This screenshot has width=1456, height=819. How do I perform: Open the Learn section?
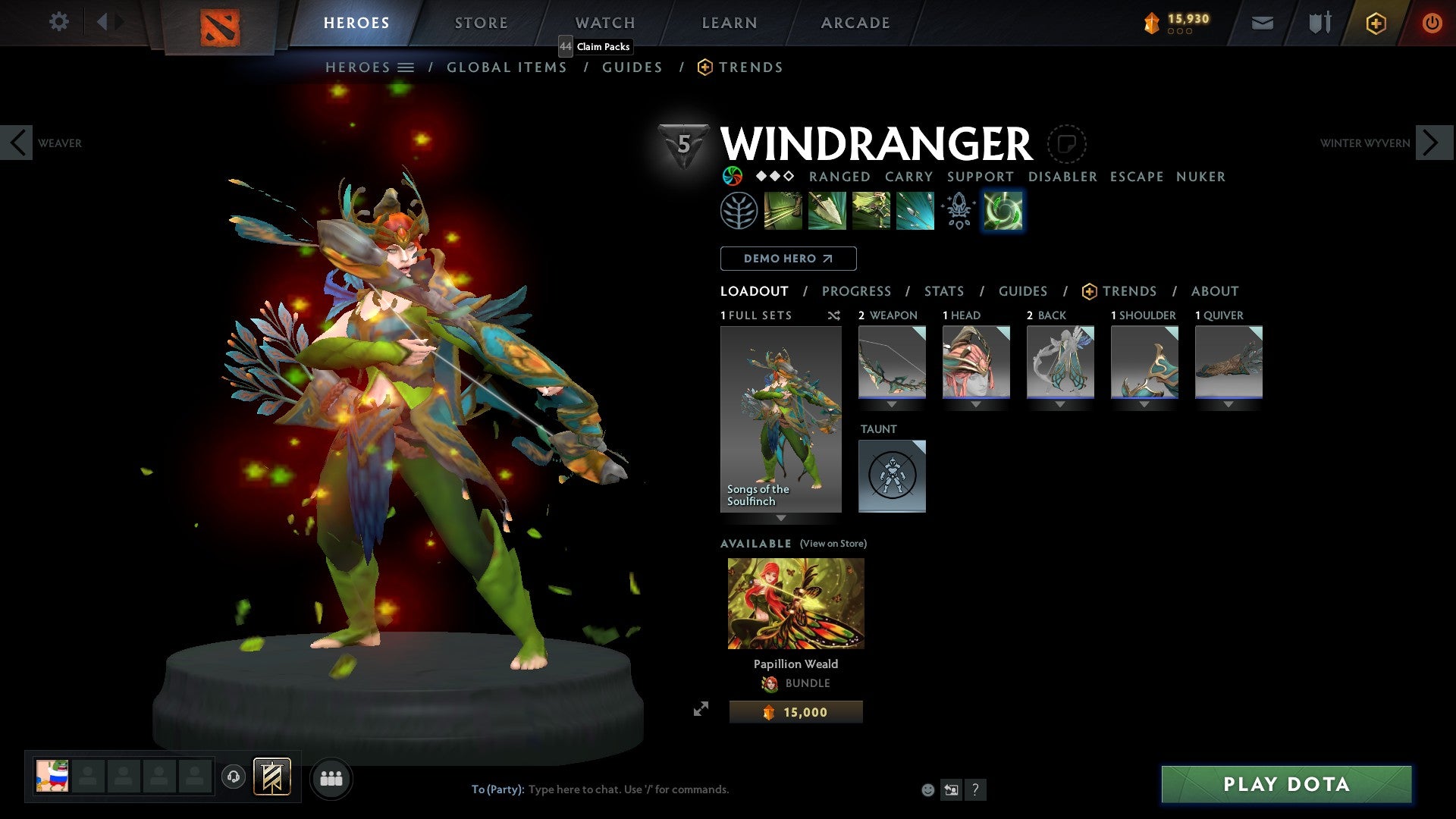click(x=729, y=23)
